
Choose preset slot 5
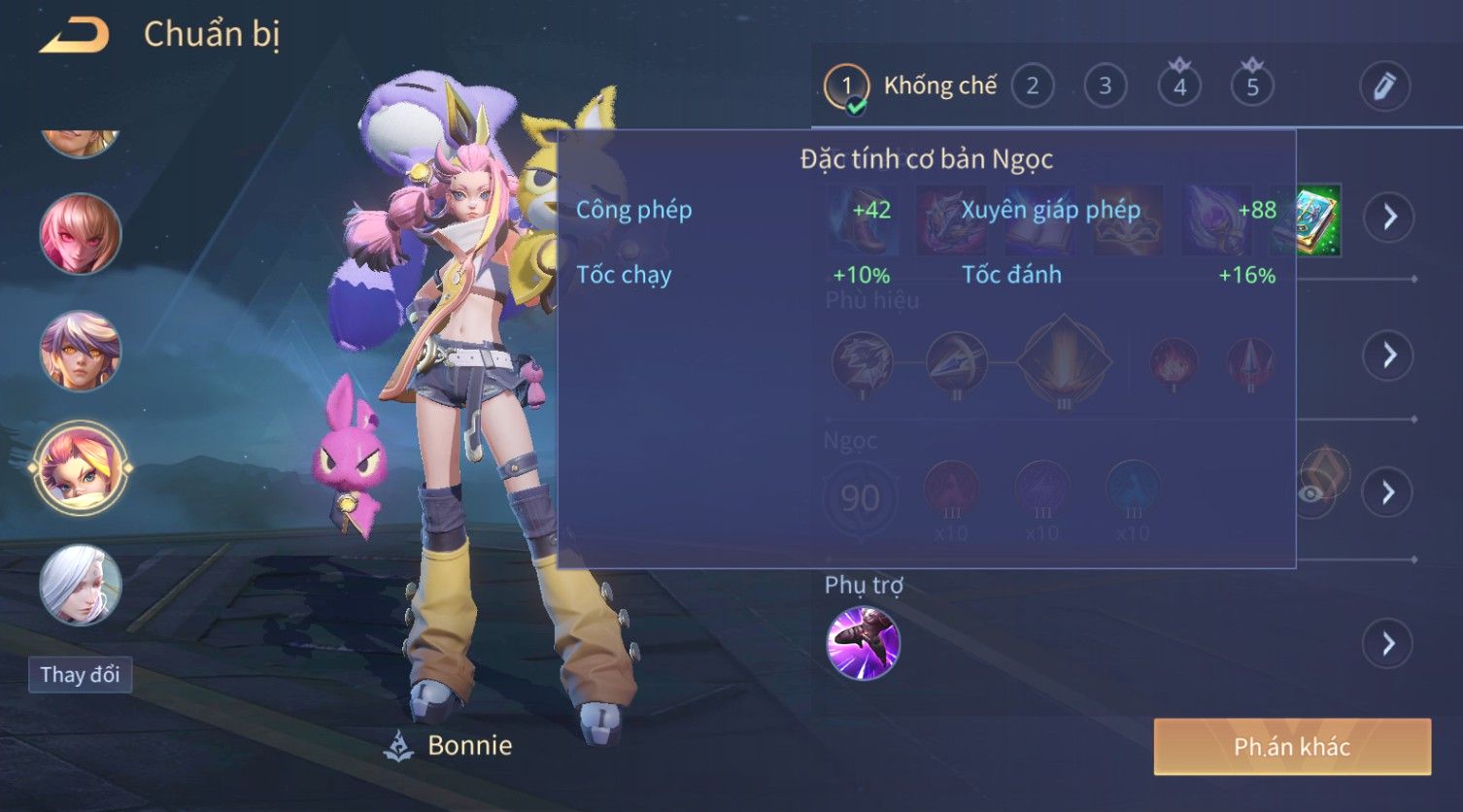pyautogui.click(x=1252, y=86)
